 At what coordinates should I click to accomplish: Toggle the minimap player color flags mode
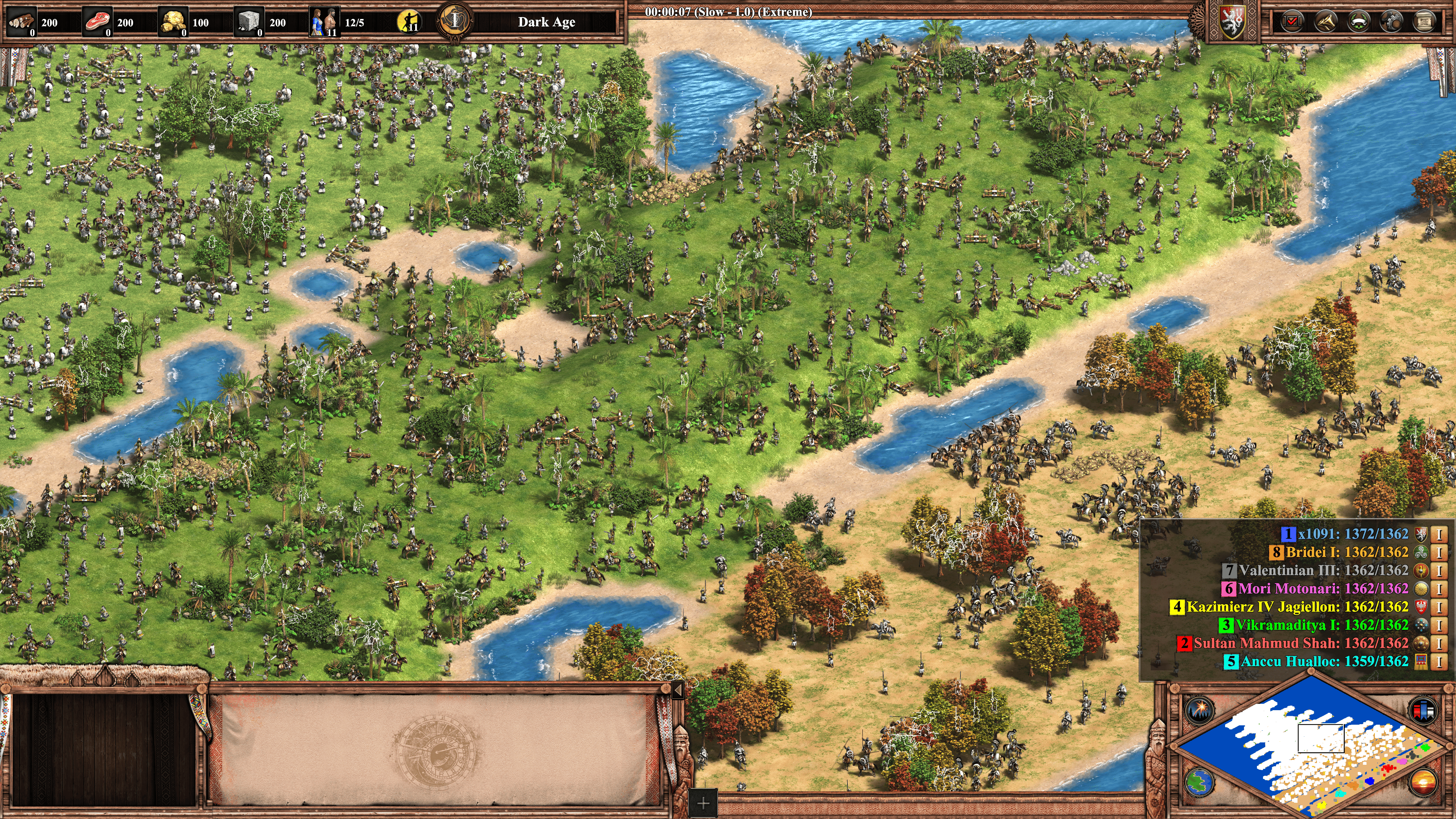pos(1423,710)
